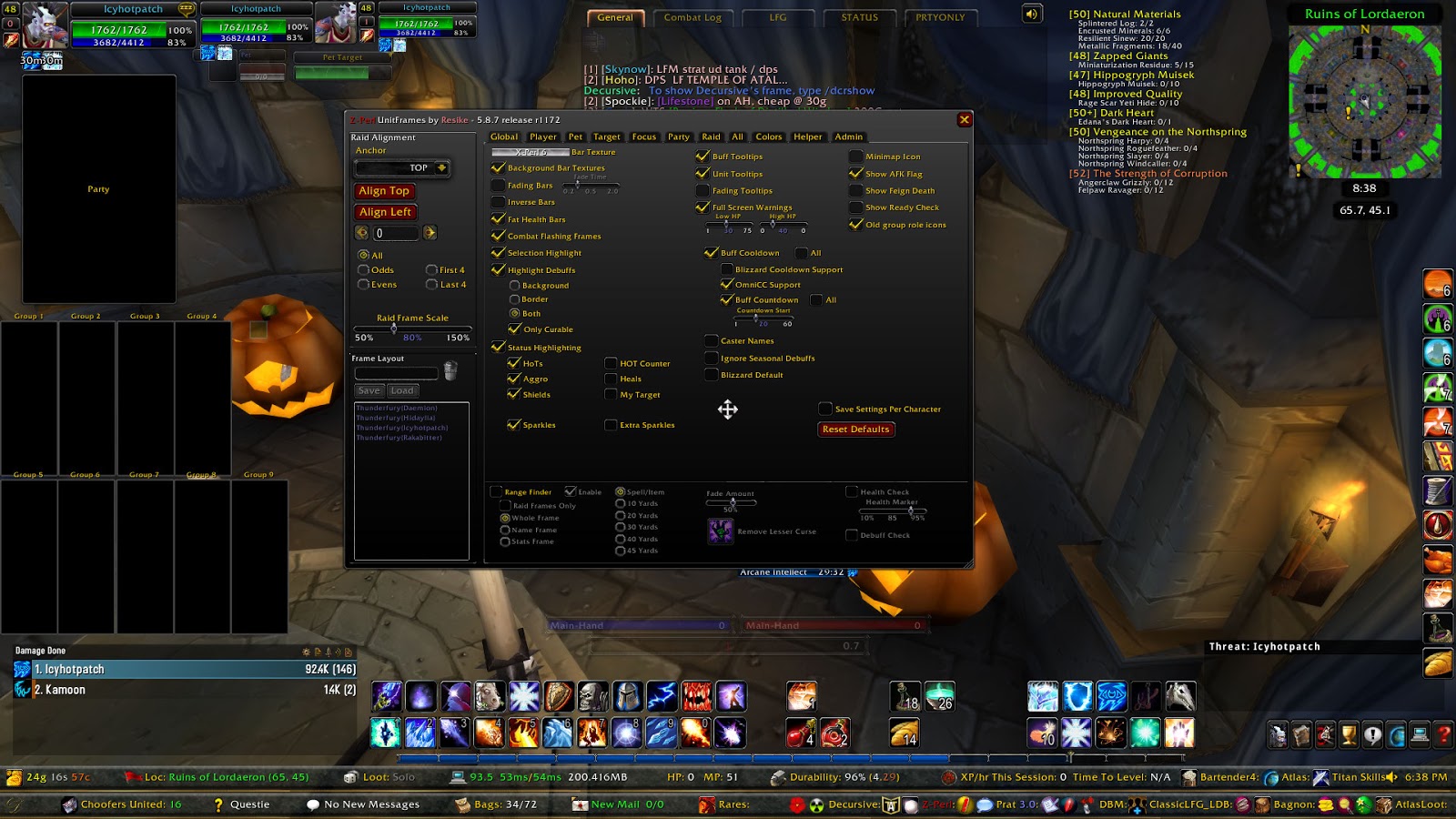This screenshot has height=819, width=1456.
Task: Select the Evens radio button
Action: click(365, 284)
